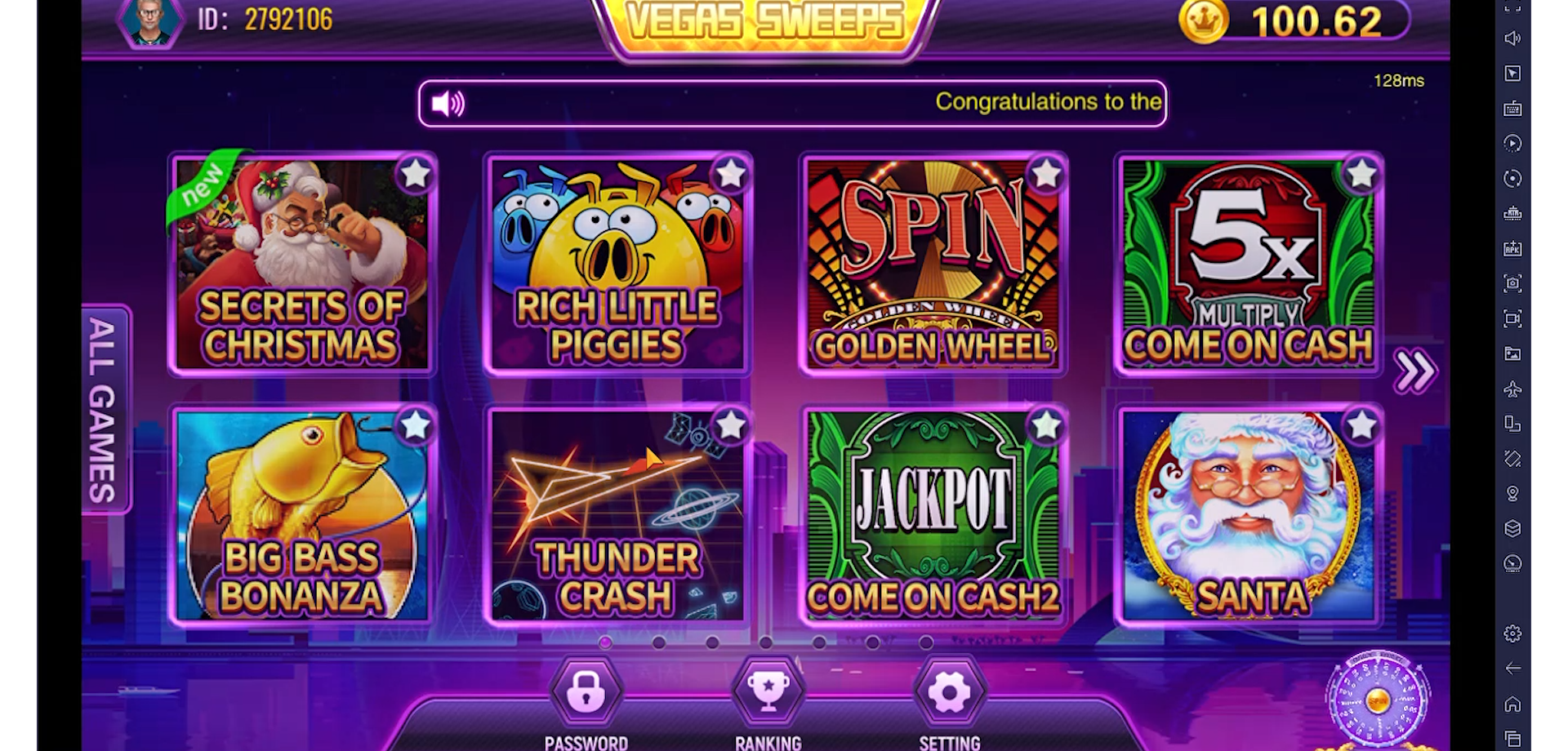Click the player avatar portrait
This screenshot has height=751, width=1568.
tap(150, 21)
